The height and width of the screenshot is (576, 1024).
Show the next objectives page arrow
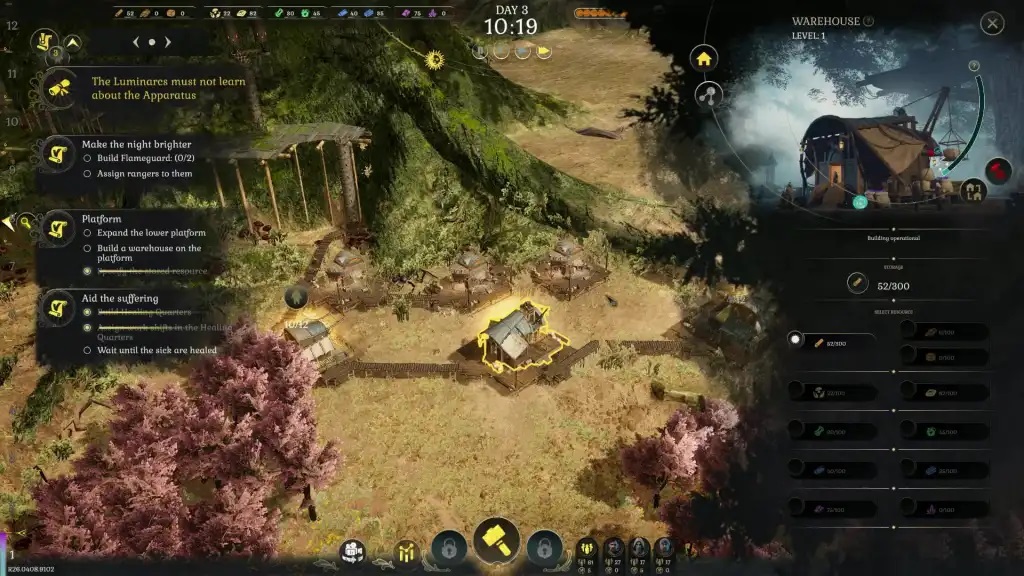169,42
